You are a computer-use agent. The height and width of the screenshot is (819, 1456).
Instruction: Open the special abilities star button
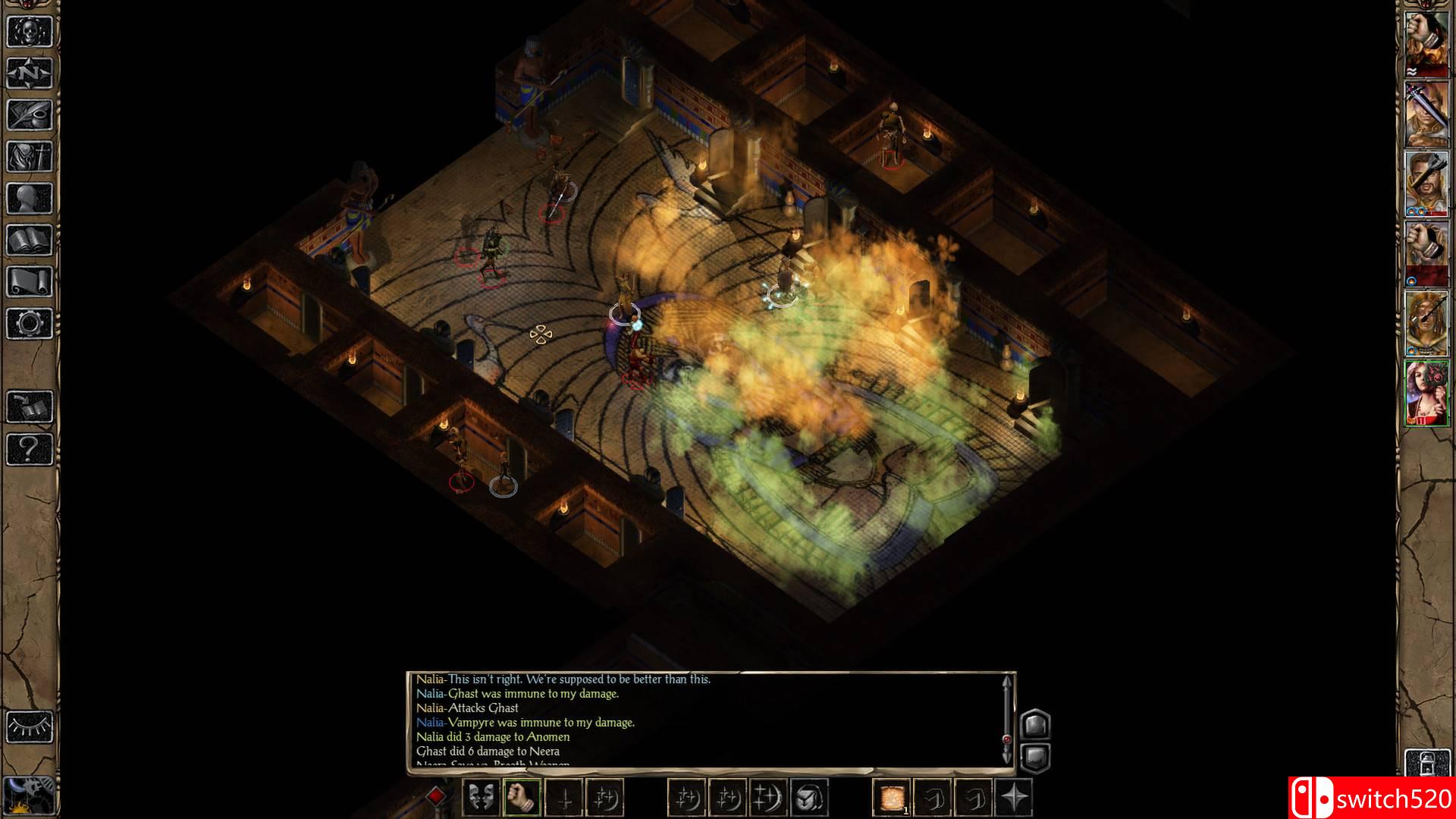point(1014,797)
